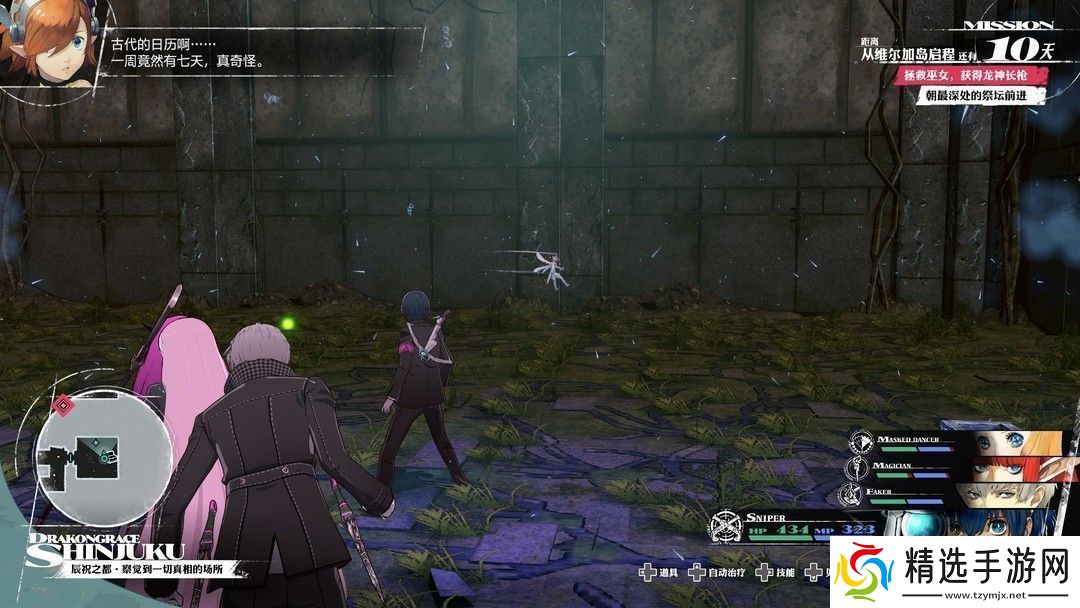Select the blue-haired Sniper leader portrait
The width and height of the screenshot is (1080, 608).
click(1000, 525)
